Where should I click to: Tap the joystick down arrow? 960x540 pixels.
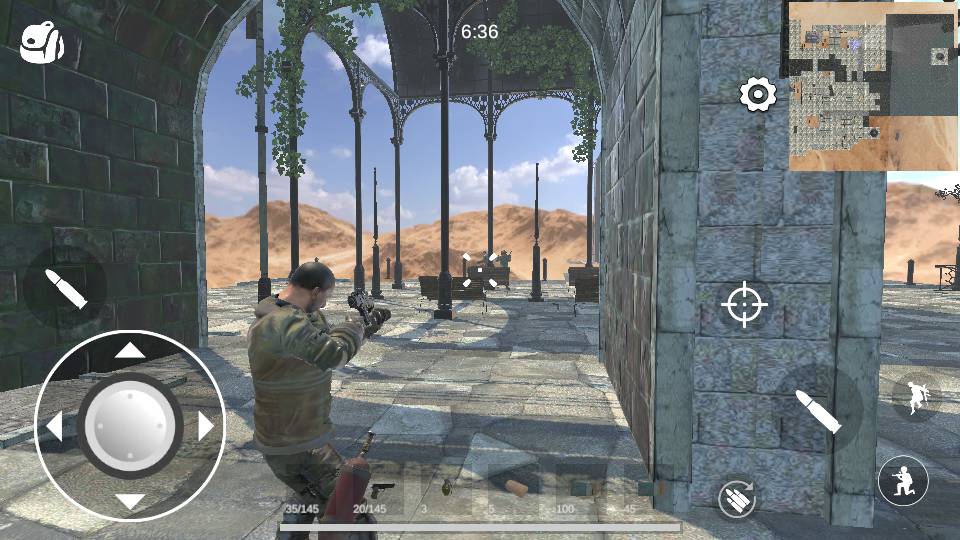pos(130,501)
